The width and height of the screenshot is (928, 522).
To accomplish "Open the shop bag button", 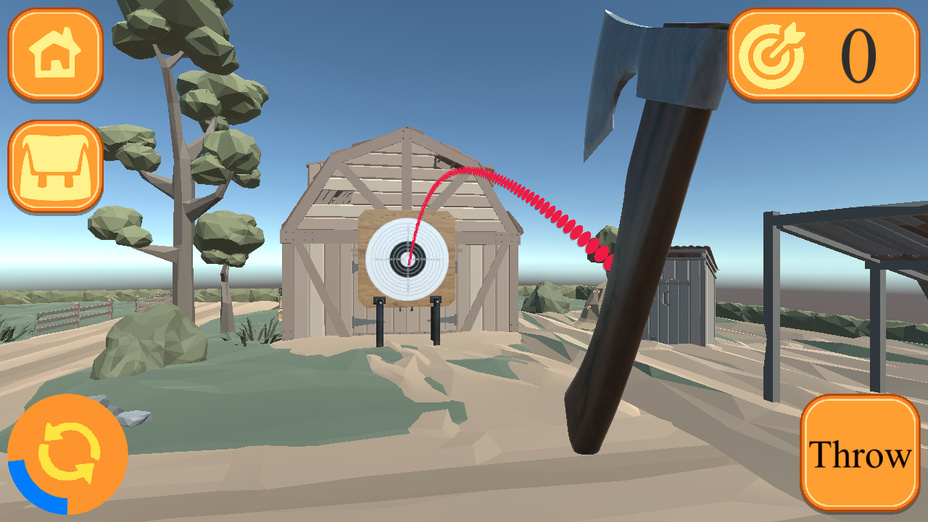I will [x=56, y=166].
